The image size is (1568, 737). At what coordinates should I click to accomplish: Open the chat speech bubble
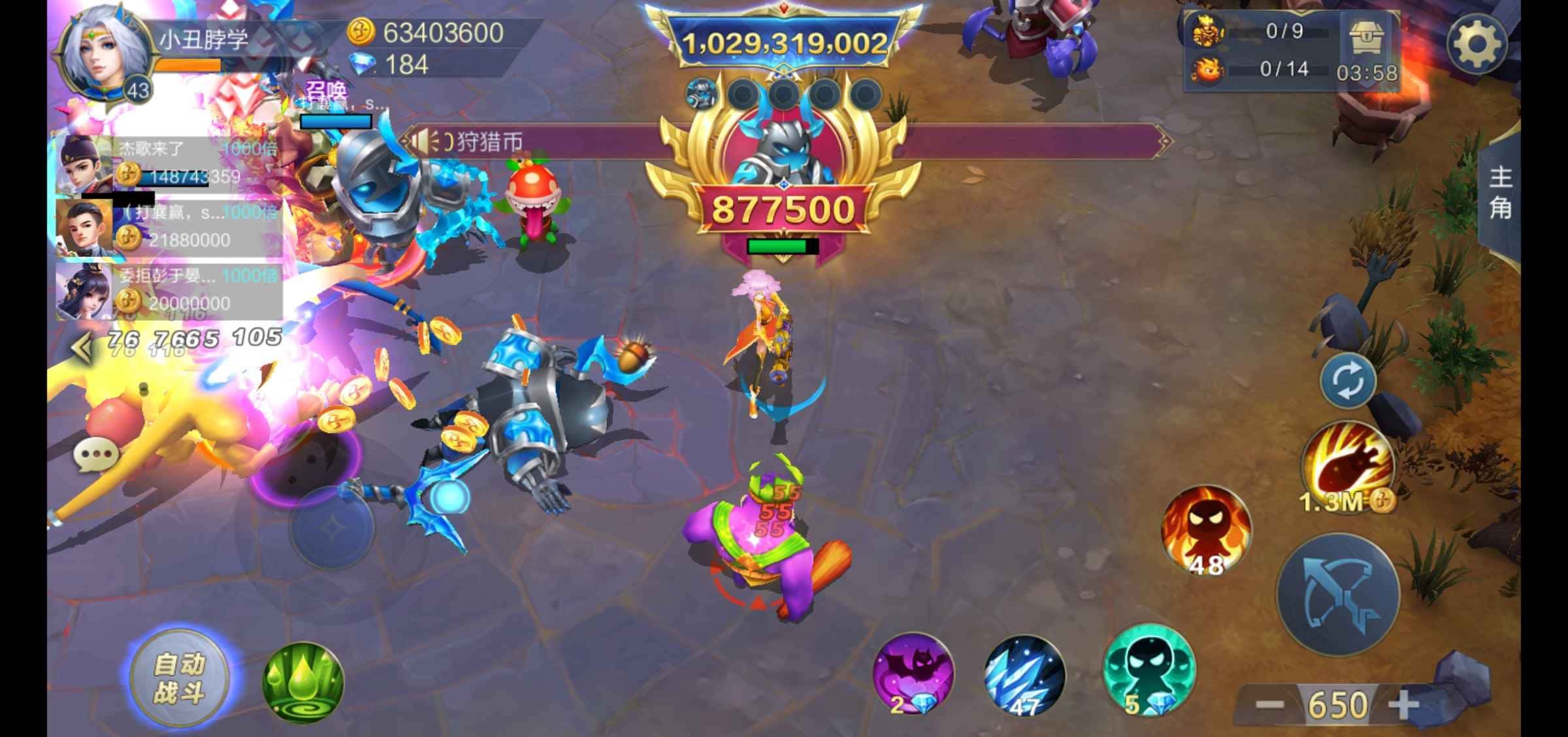(96, 455)
